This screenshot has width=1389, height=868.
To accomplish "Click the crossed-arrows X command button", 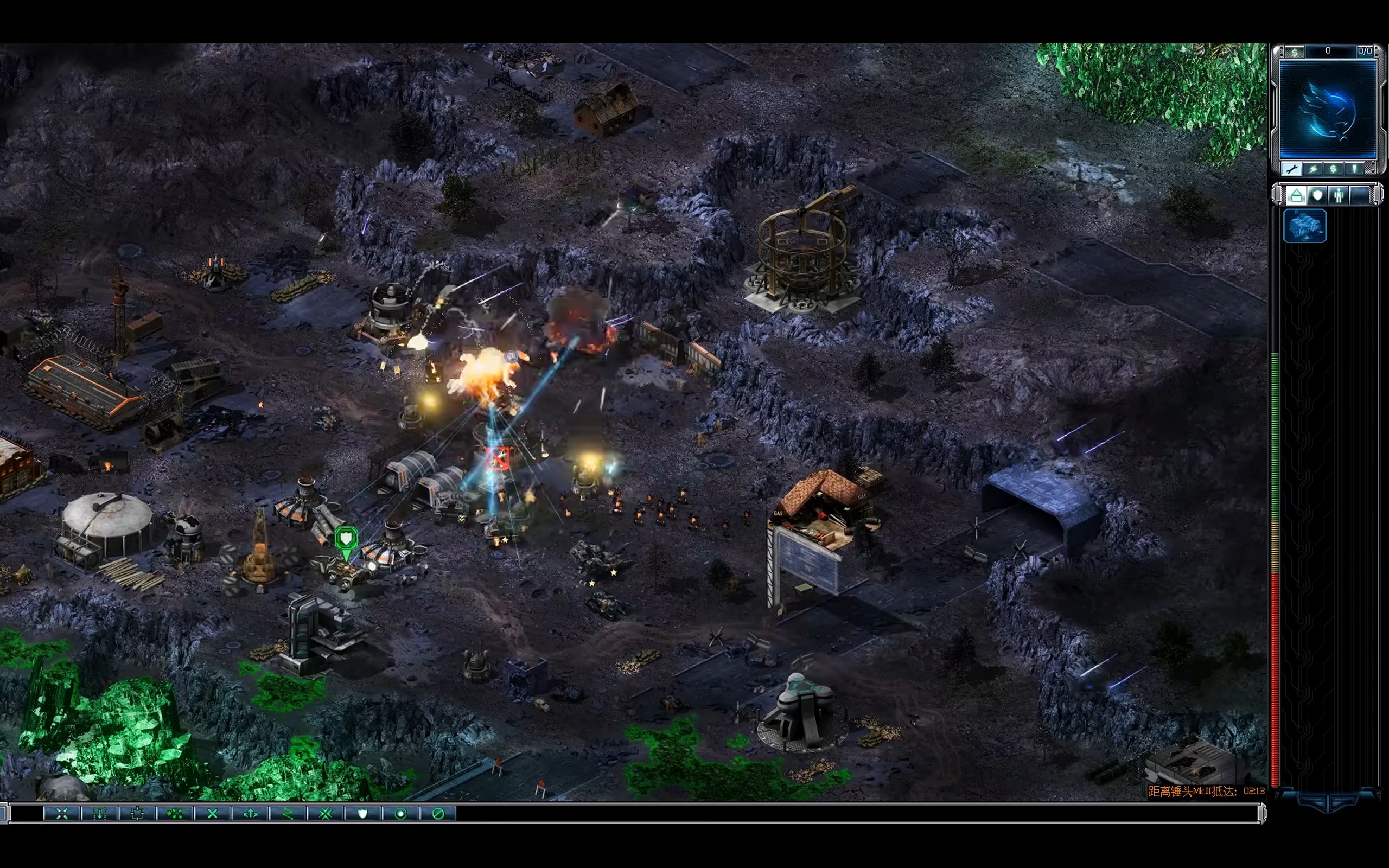I will (326, 813).
